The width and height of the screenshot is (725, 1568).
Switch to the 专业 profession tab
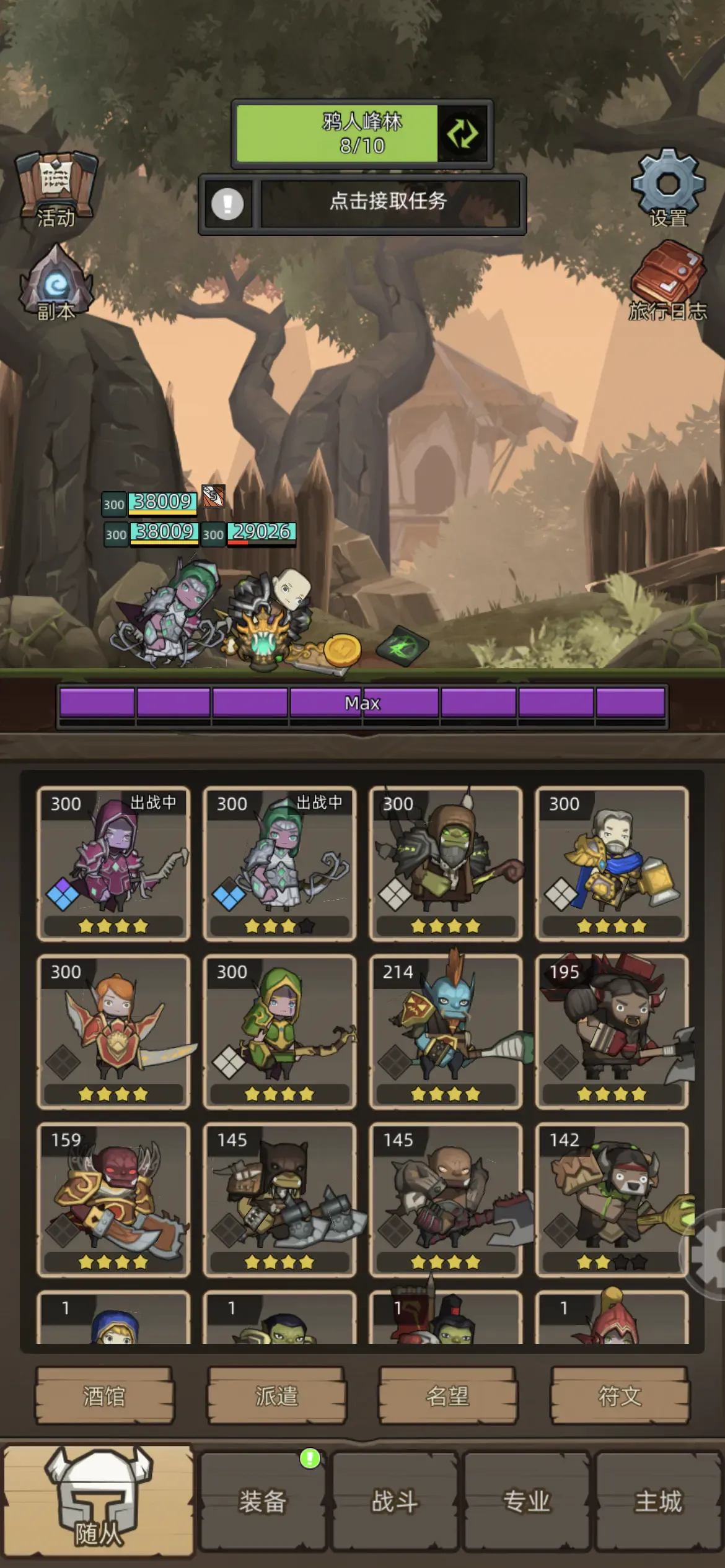527,1501
